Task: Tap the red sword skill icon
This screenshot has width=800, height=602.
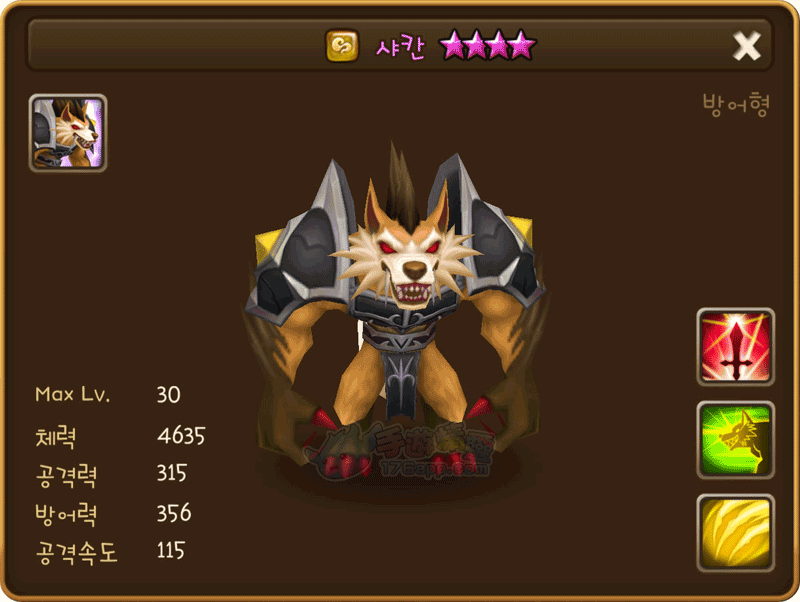Action: (735, 346)
